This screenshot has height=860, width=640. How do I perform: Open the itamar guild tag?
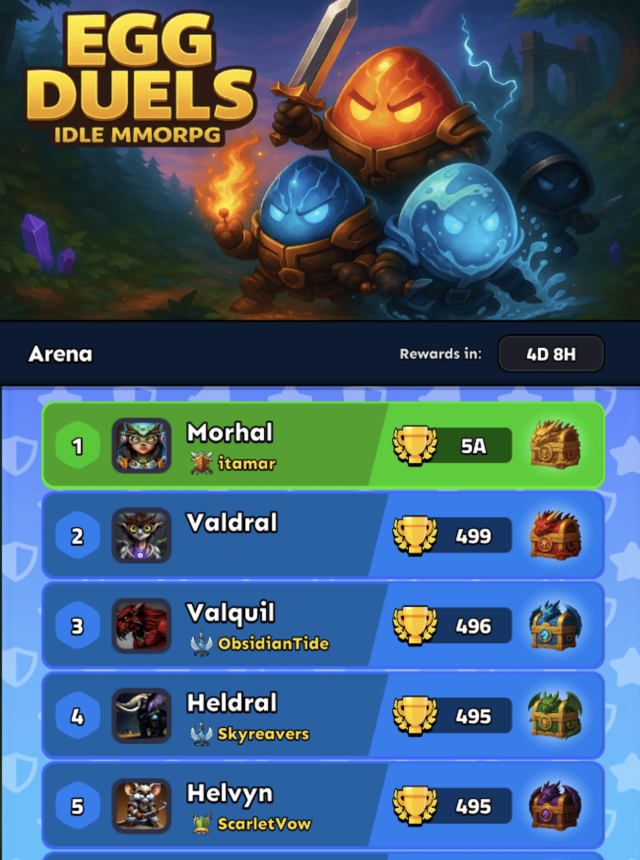[x=234, y=463]
